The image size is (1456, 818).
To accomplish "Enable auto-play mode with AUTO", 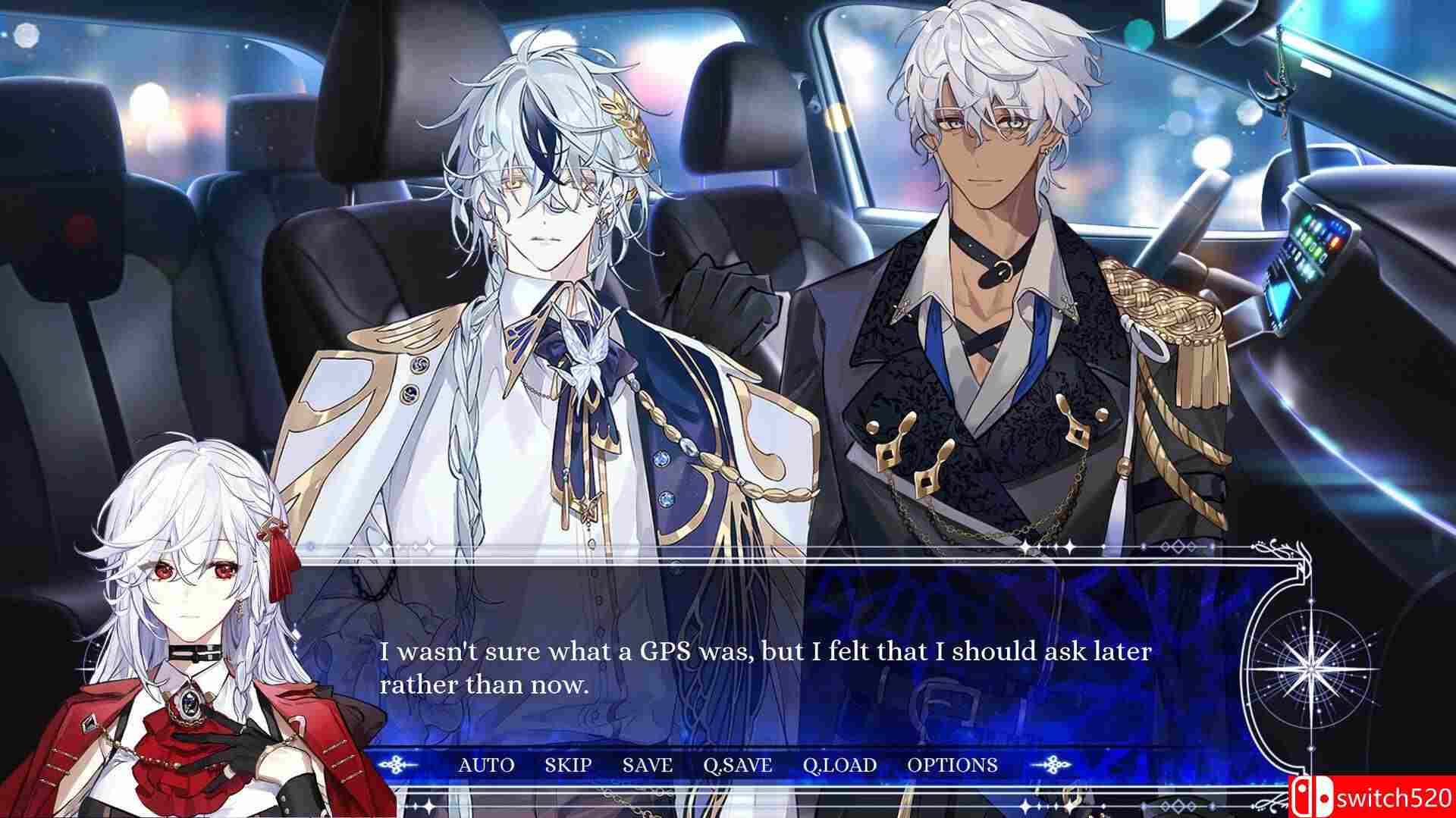I will 486,766.
